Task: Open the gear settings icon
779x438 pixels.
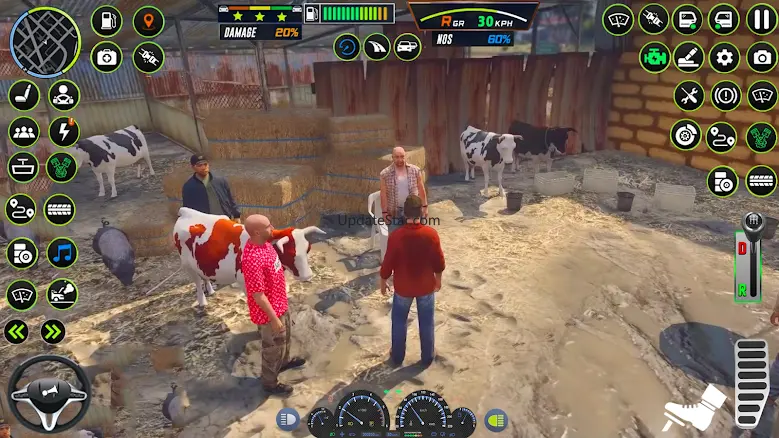Action: 724,57
